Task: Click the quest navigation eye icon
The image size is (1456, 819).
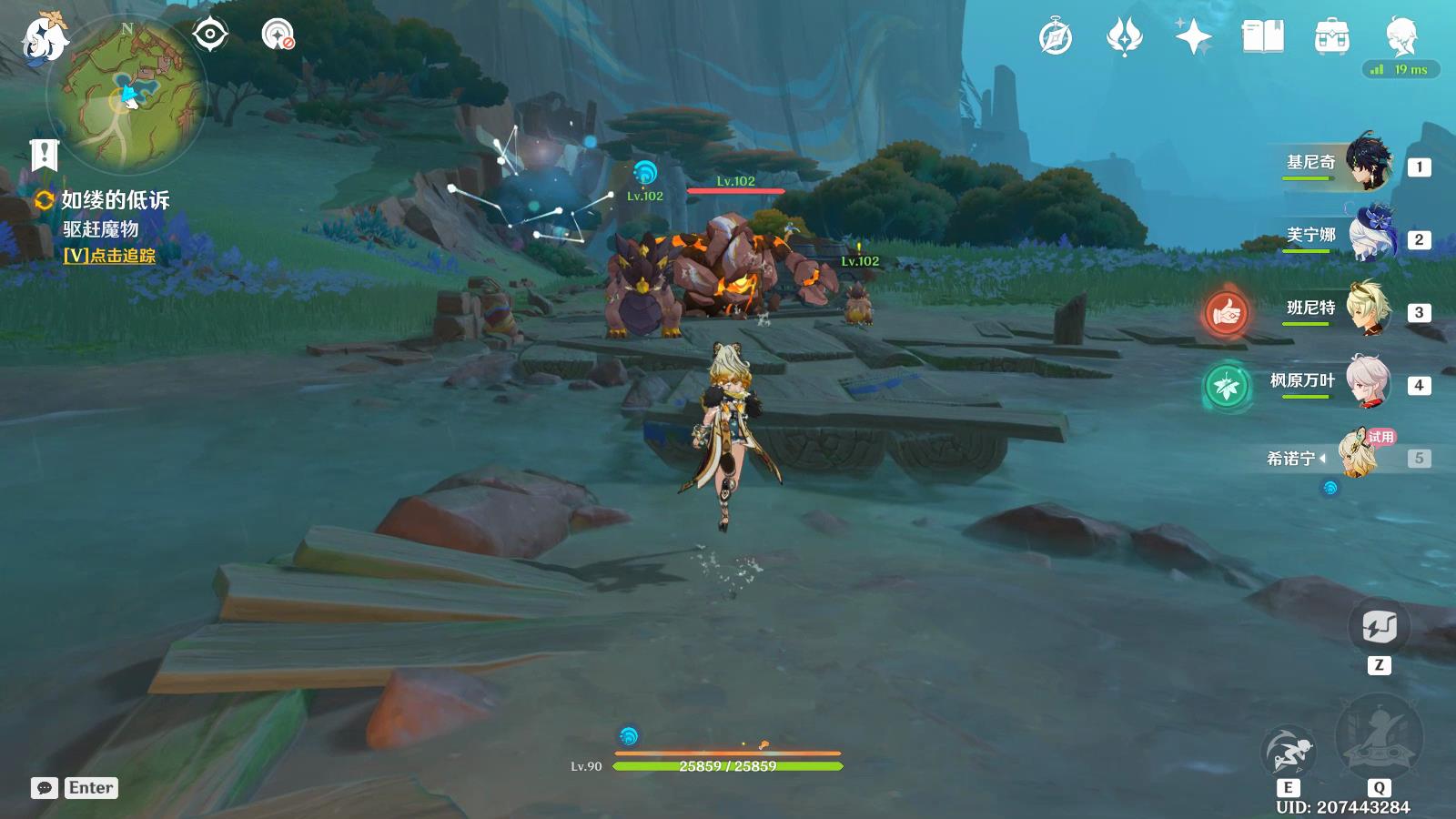Action: click(210, 35)
